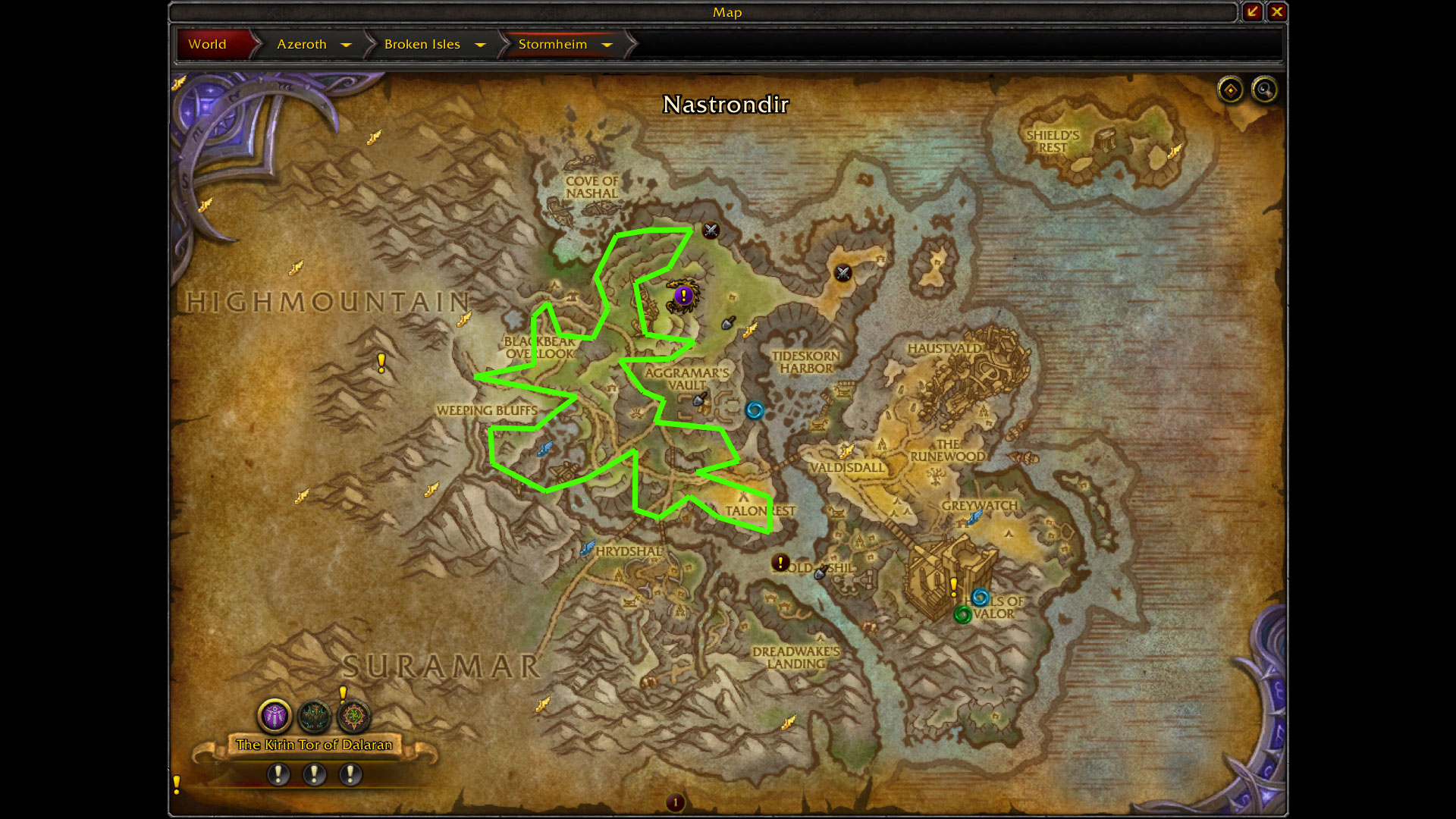1456x819 pixels.
Task: Click the numbered floor indicator at map bottom
Action: (675, 802)
